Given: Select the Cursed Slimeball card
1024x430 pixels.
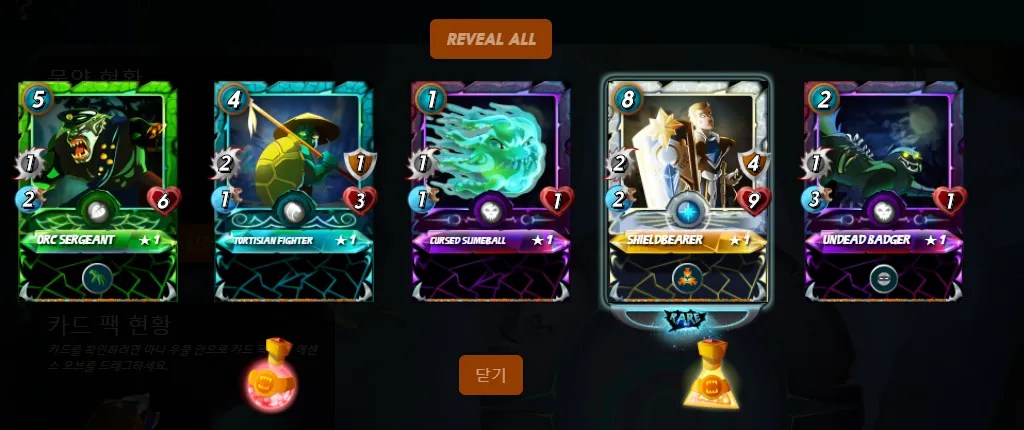Looking at the screenshot, I should (x=490, y=190).
